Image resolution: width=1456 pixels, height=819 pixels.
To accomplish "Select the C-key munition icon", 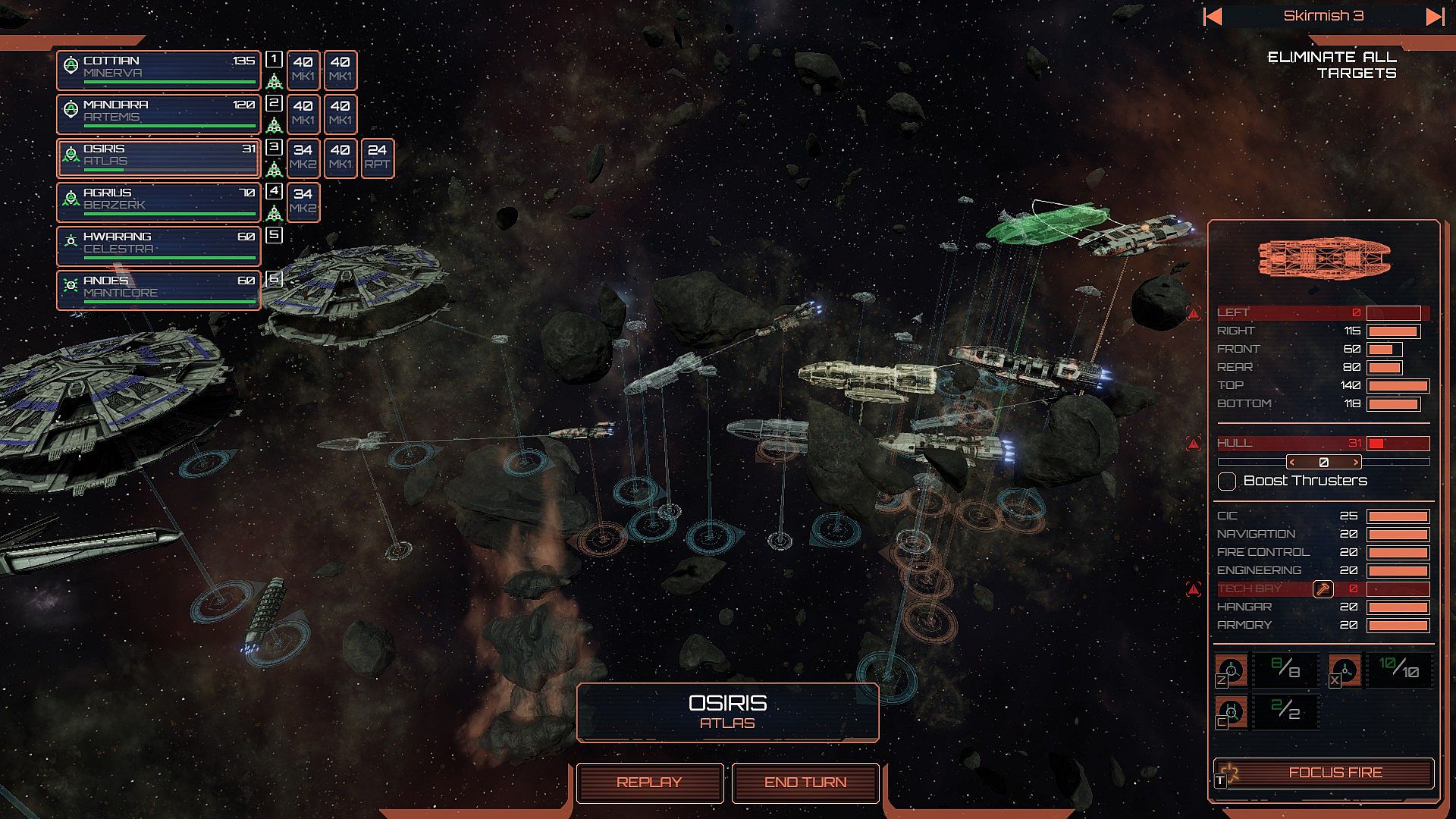I will (x=1232, y=712).
